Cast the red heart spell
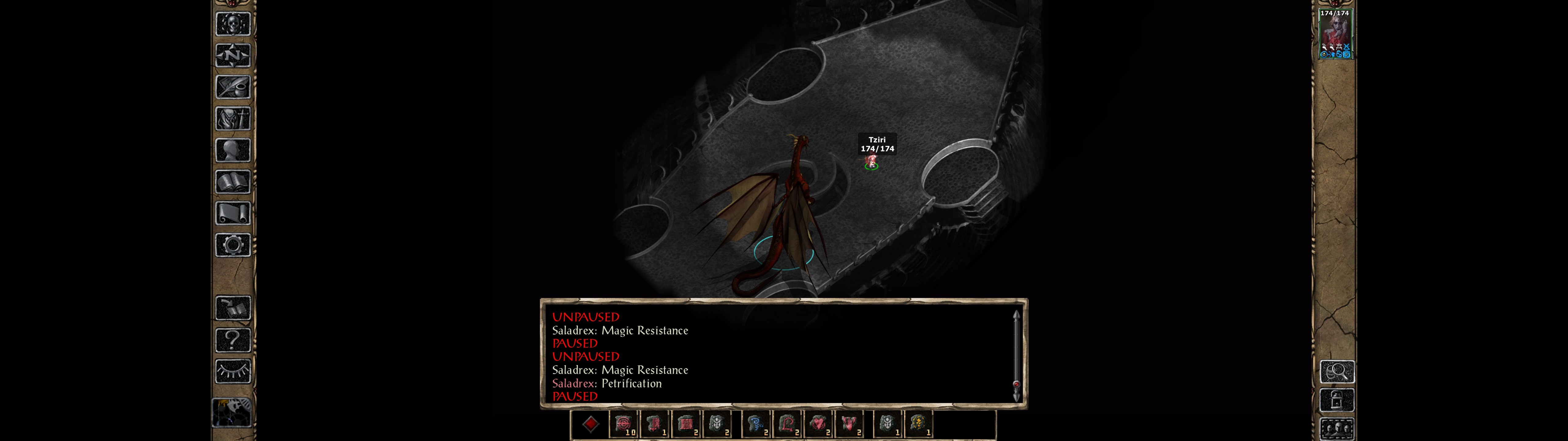 coord(818,424)
